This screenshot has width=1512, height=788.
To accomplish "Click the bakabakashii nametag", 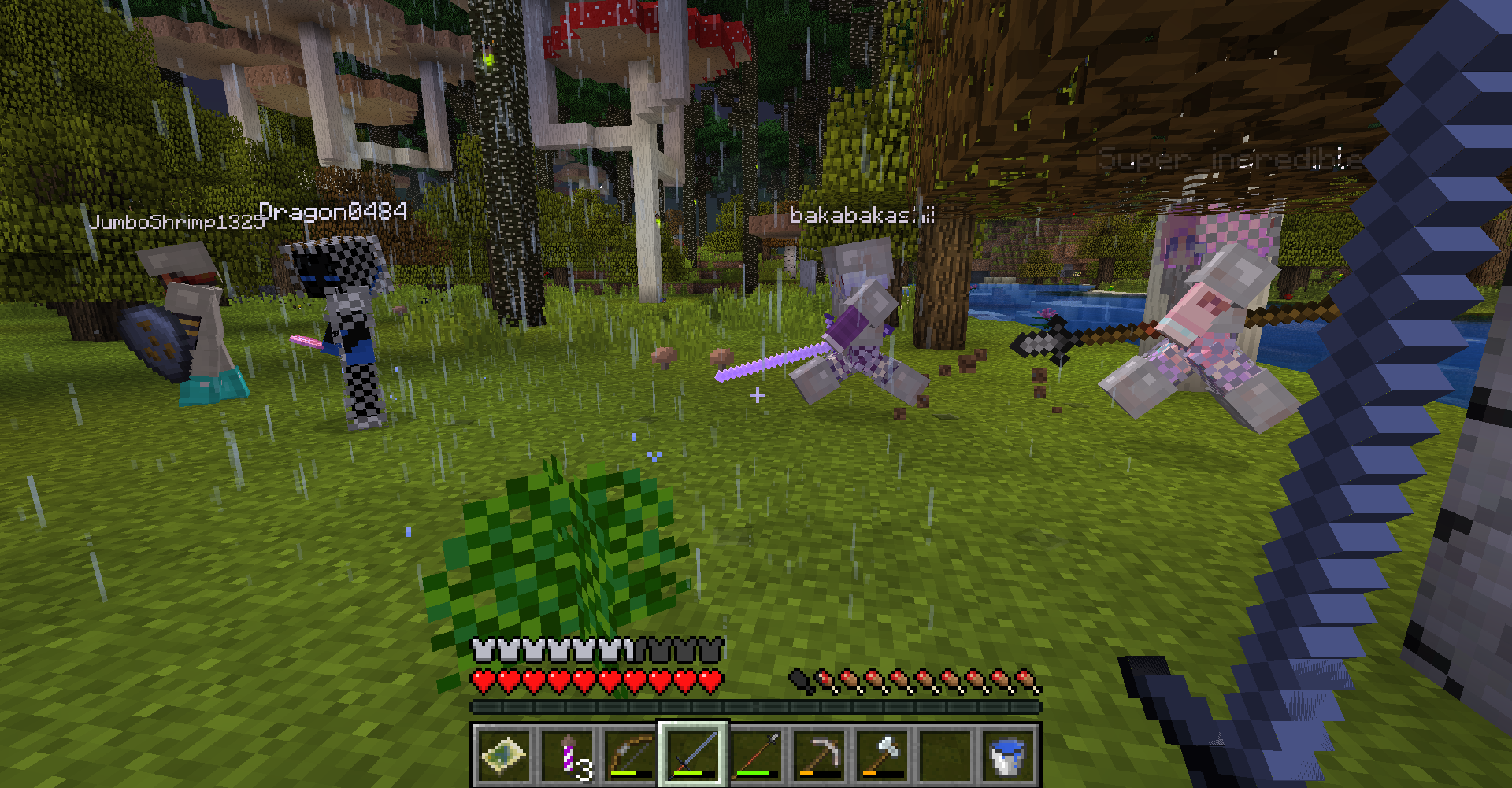I will [862, 213].
